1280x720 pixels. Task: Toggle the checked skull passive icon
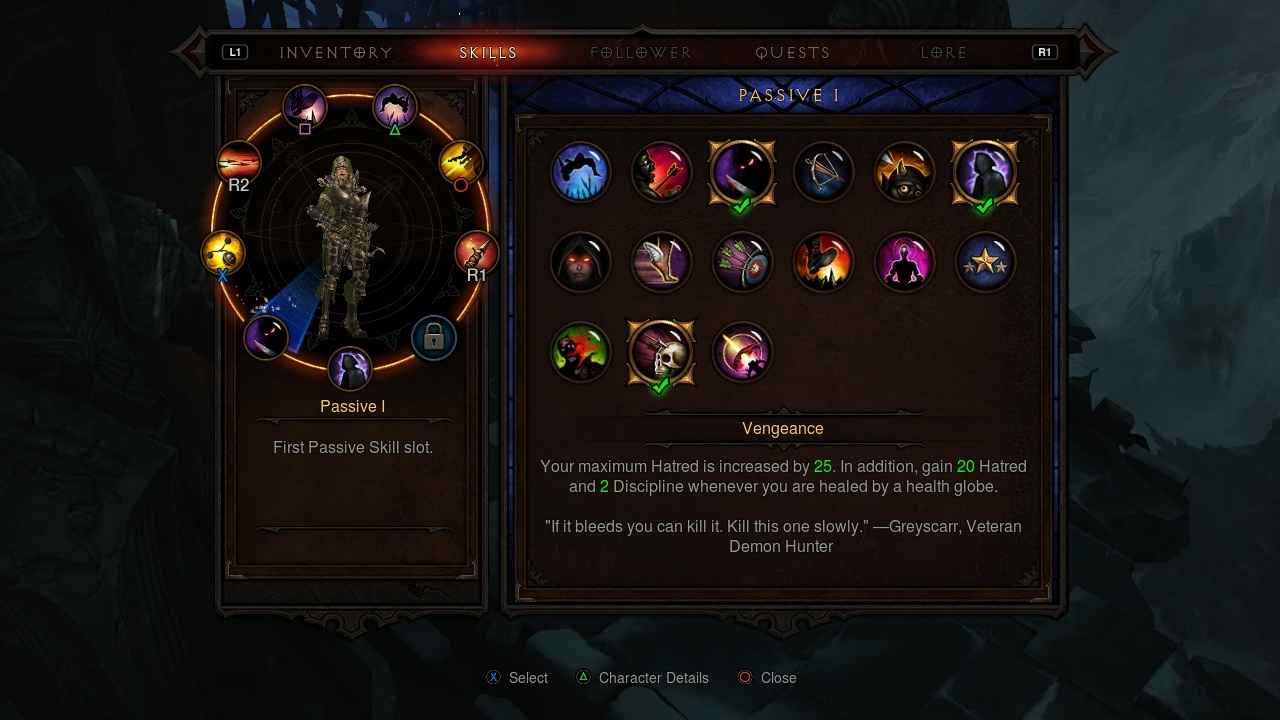(661, 353)
